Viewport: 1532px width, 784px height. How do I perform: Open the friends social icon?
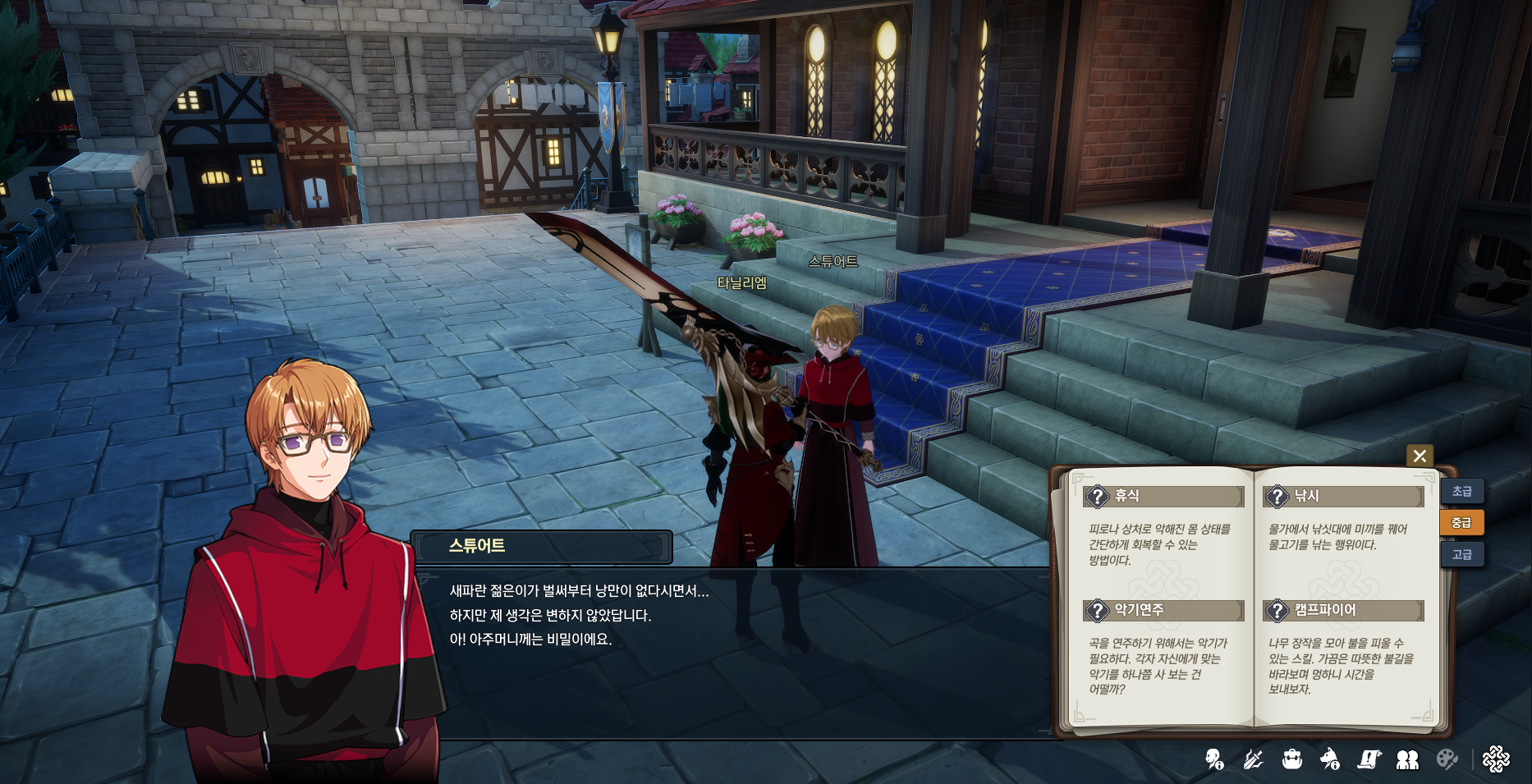[1407, 759]
